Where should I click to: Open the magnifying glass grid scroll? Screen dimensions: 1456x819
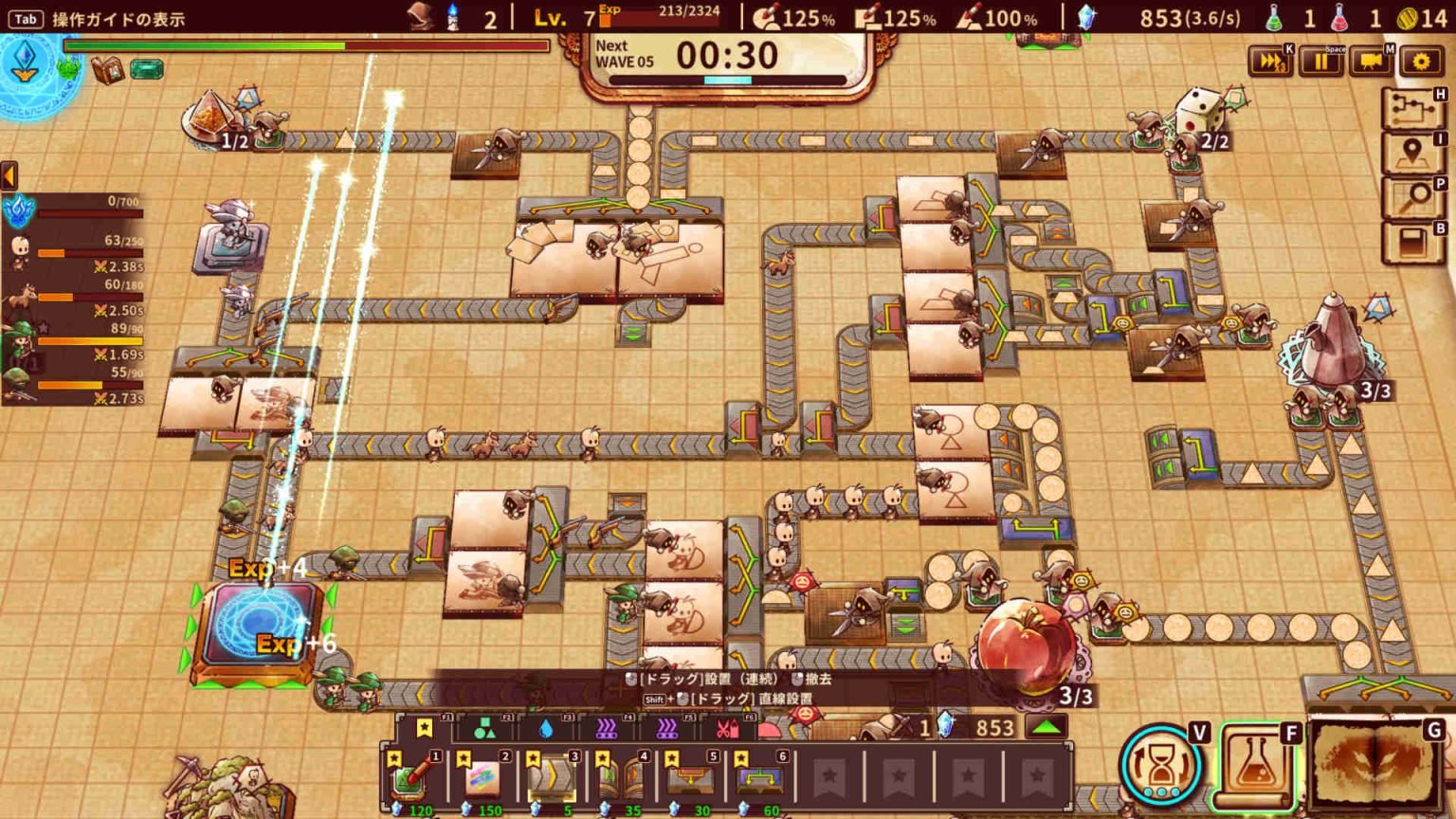(1412, 197)
